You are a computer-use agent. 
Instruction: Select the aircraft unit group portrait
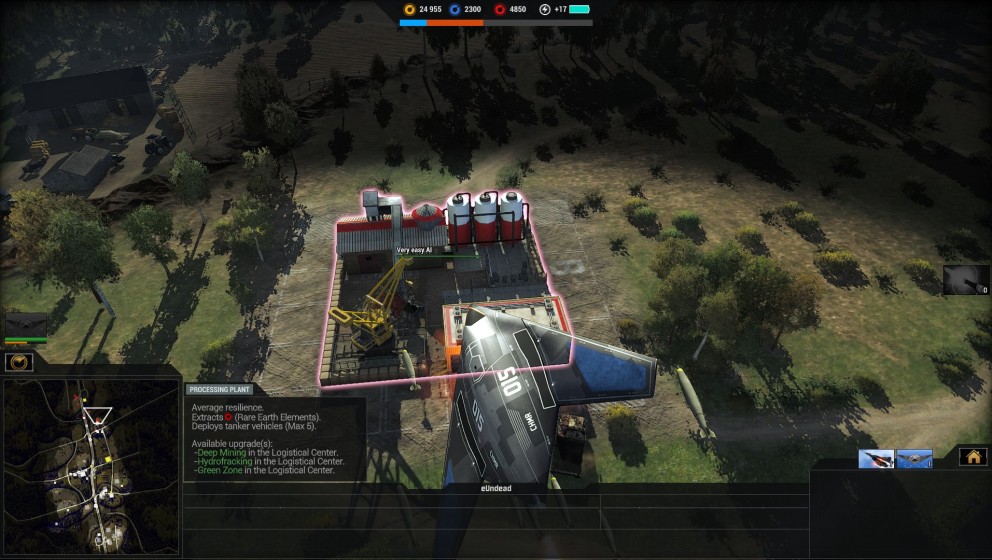27,324
